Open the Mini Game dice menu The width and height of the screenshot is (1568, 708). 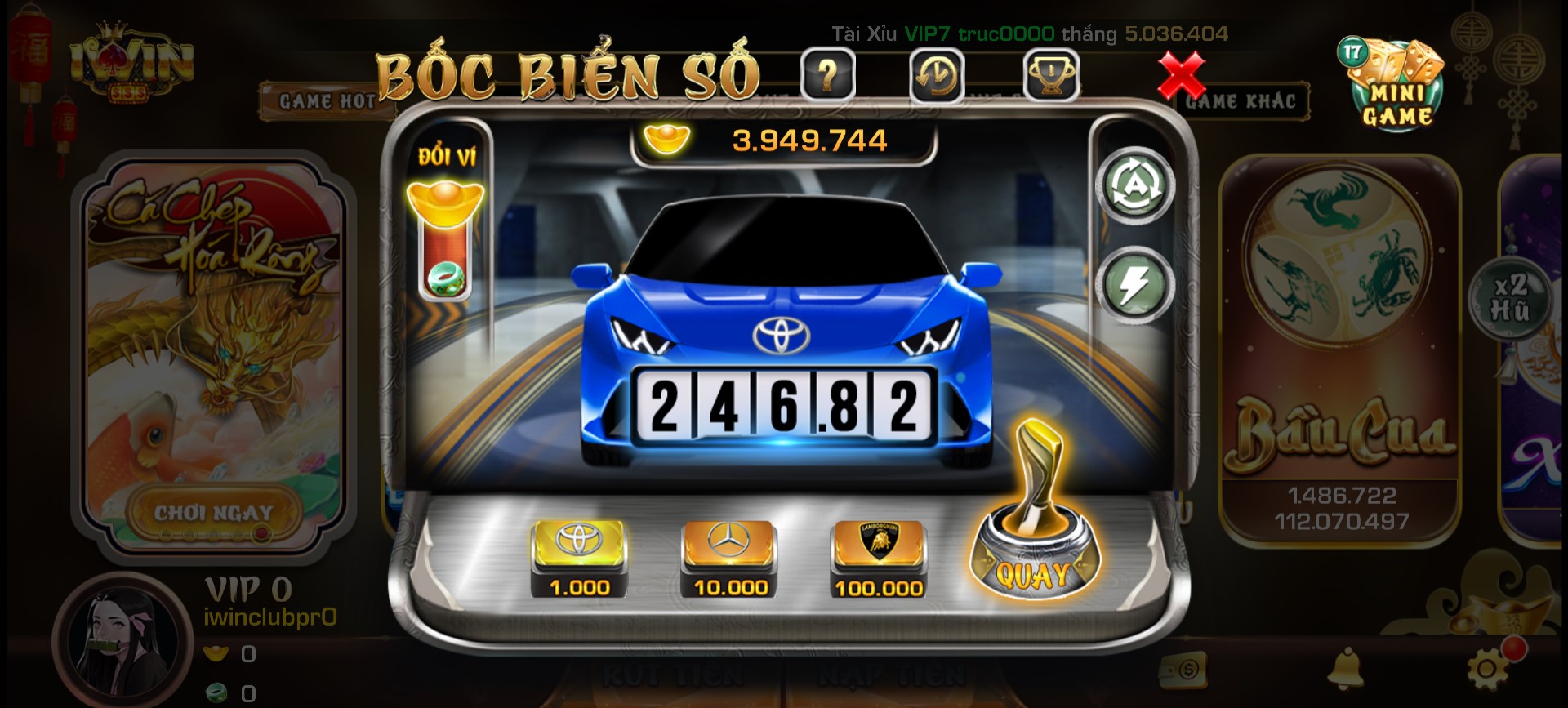tap(1392, 86)
